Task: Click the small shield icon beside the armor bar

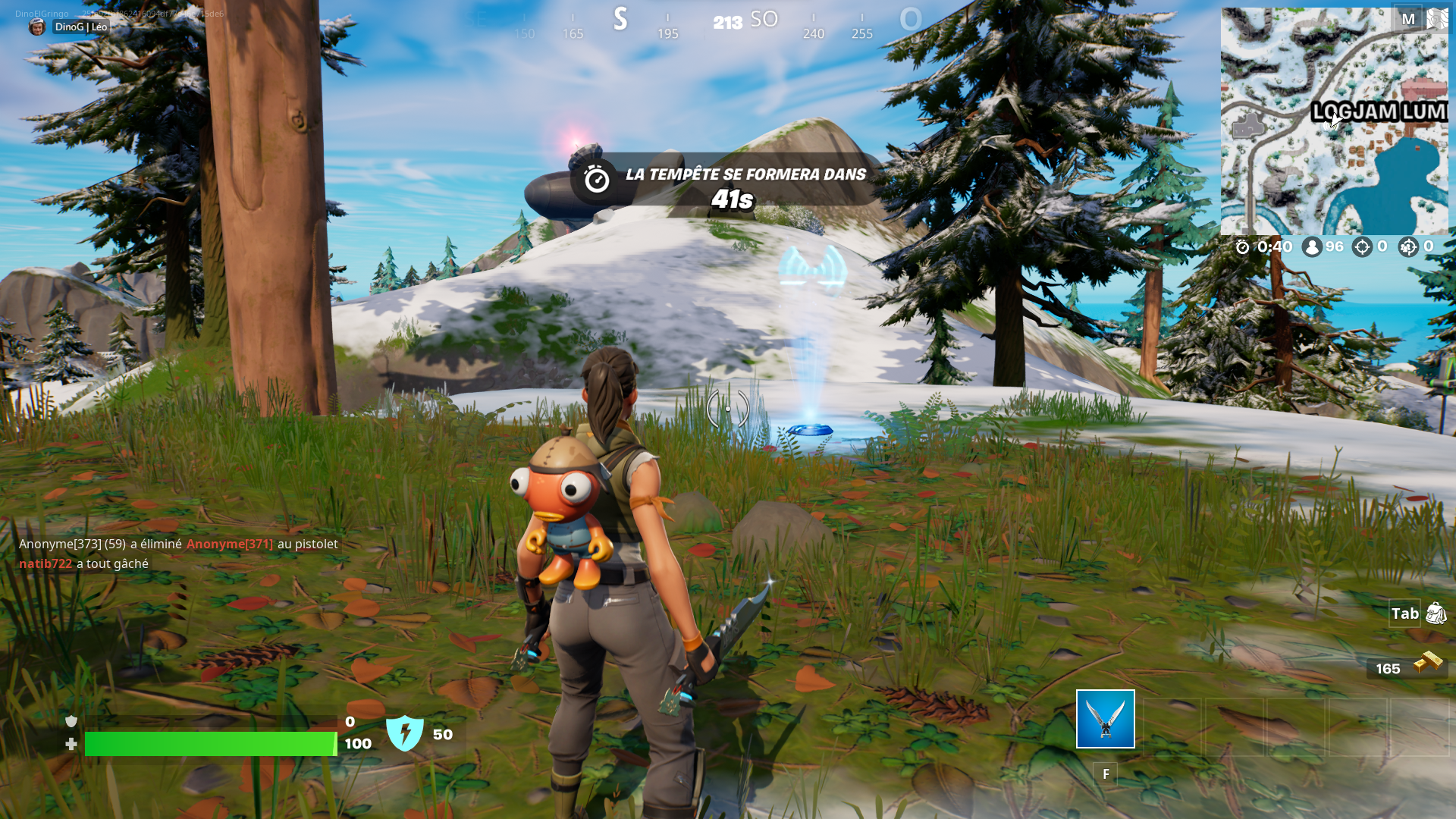Action: (x=71, y=720)
